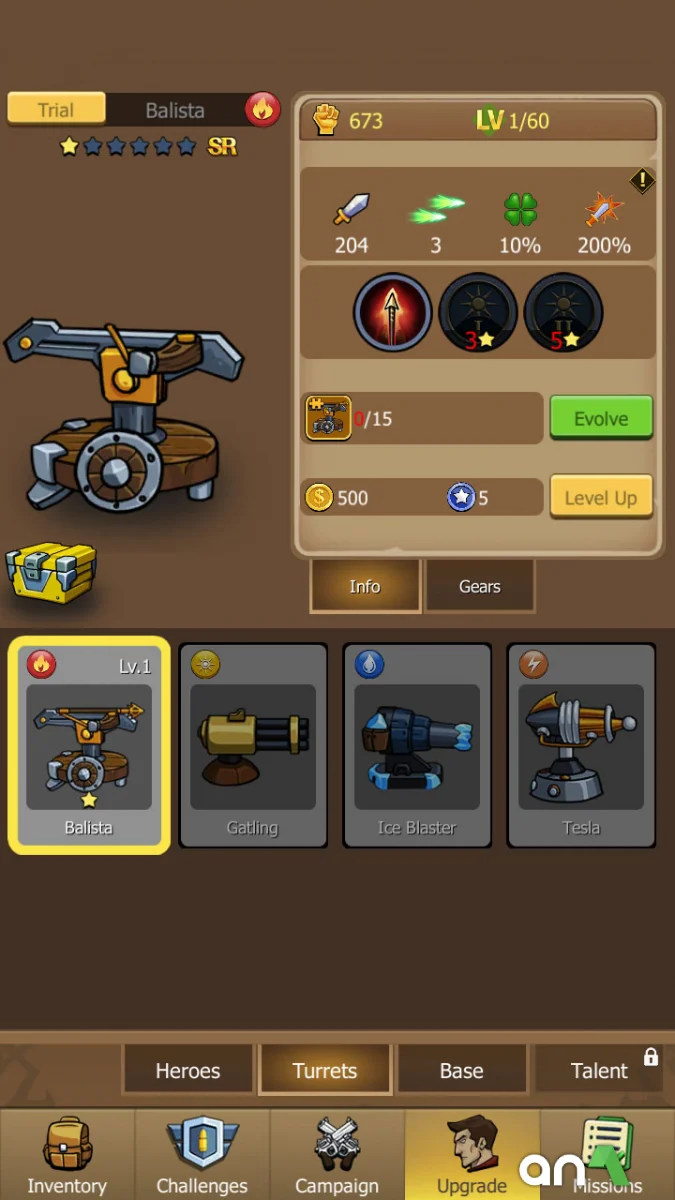Select the Ice Blaster turret card
This screenshot has width=675, height=1200.
point(417,744)
